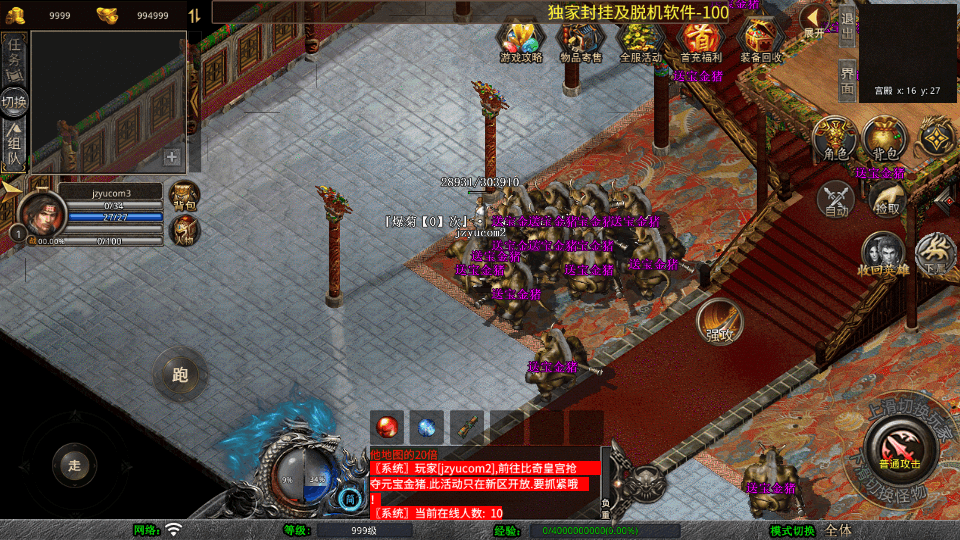Open the 物品寄售 consignment shop
The image size is (960, 540).
pos(580,41)
